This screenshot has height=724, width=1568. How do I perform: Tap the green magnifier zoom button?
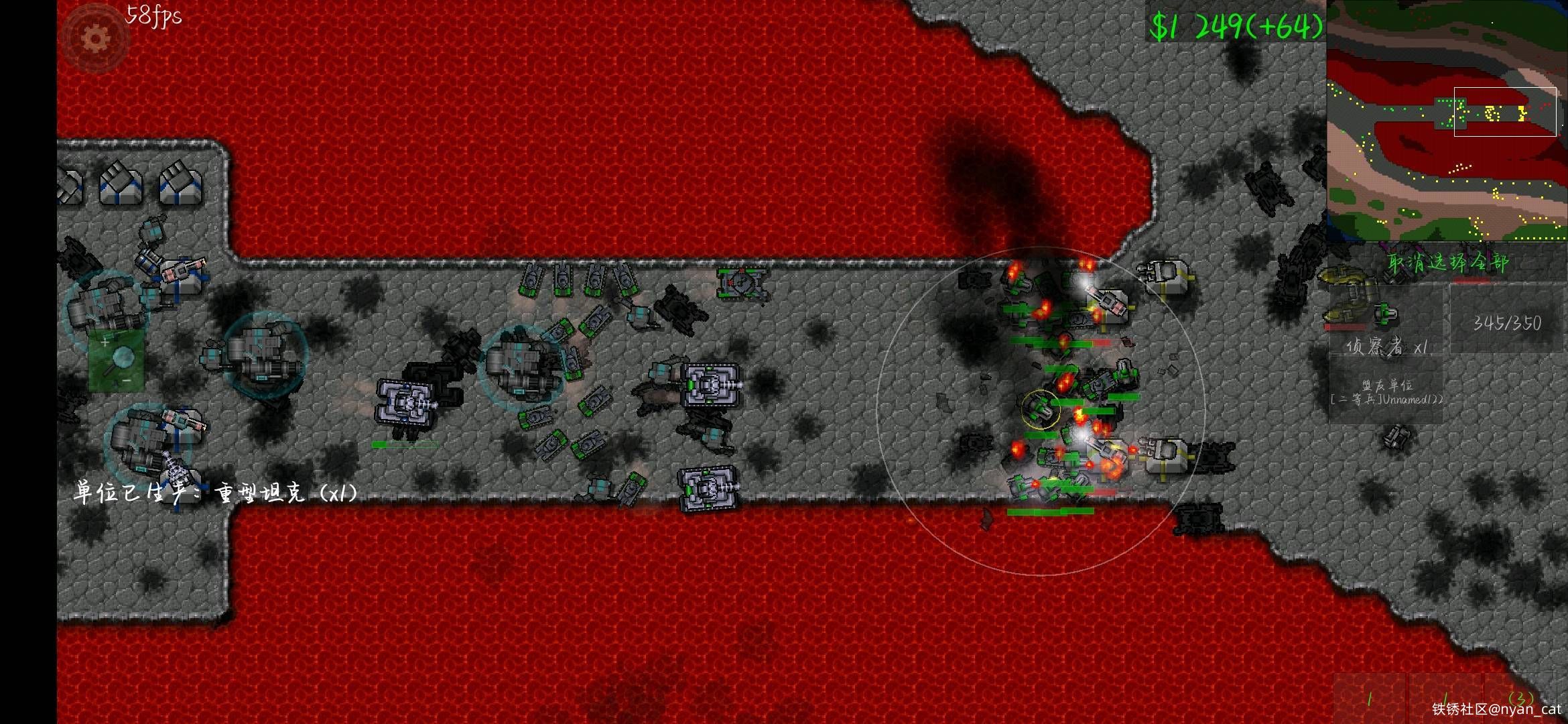117,360
